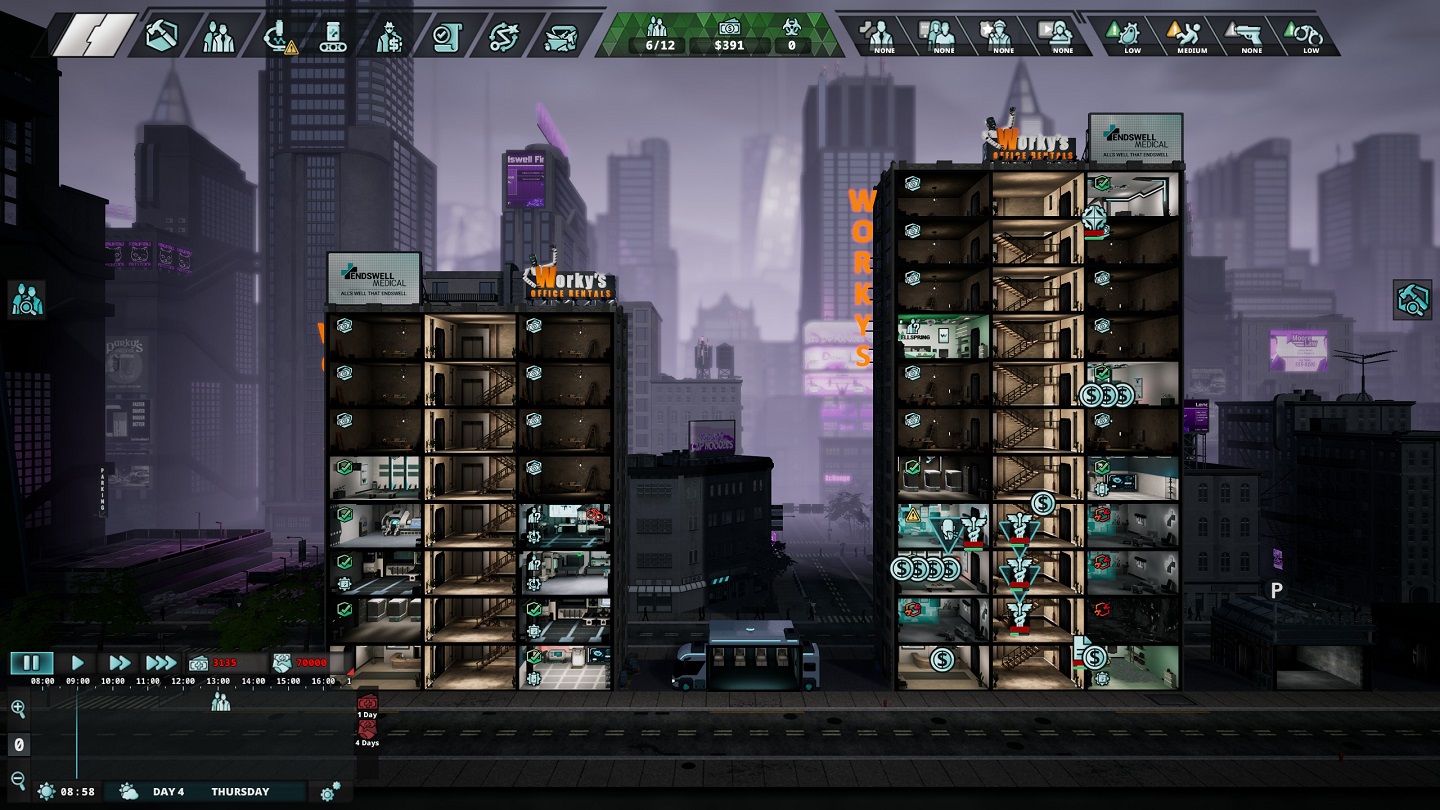The width and height of the screenshot is (1440, 810).
Task: Open the route path planning menu
Action: (502, 36)
